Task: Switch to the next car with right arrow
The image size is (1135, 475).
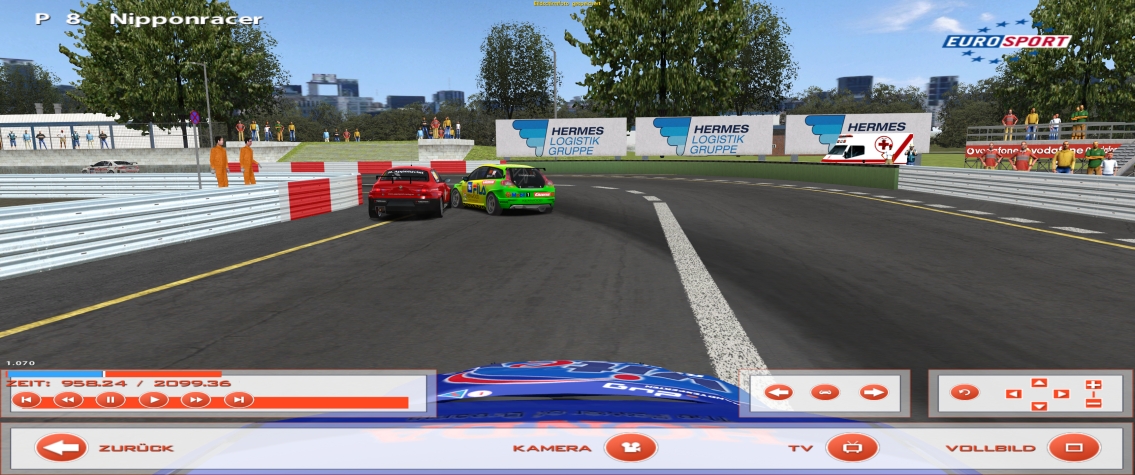Action: click(x=874, y=392)
